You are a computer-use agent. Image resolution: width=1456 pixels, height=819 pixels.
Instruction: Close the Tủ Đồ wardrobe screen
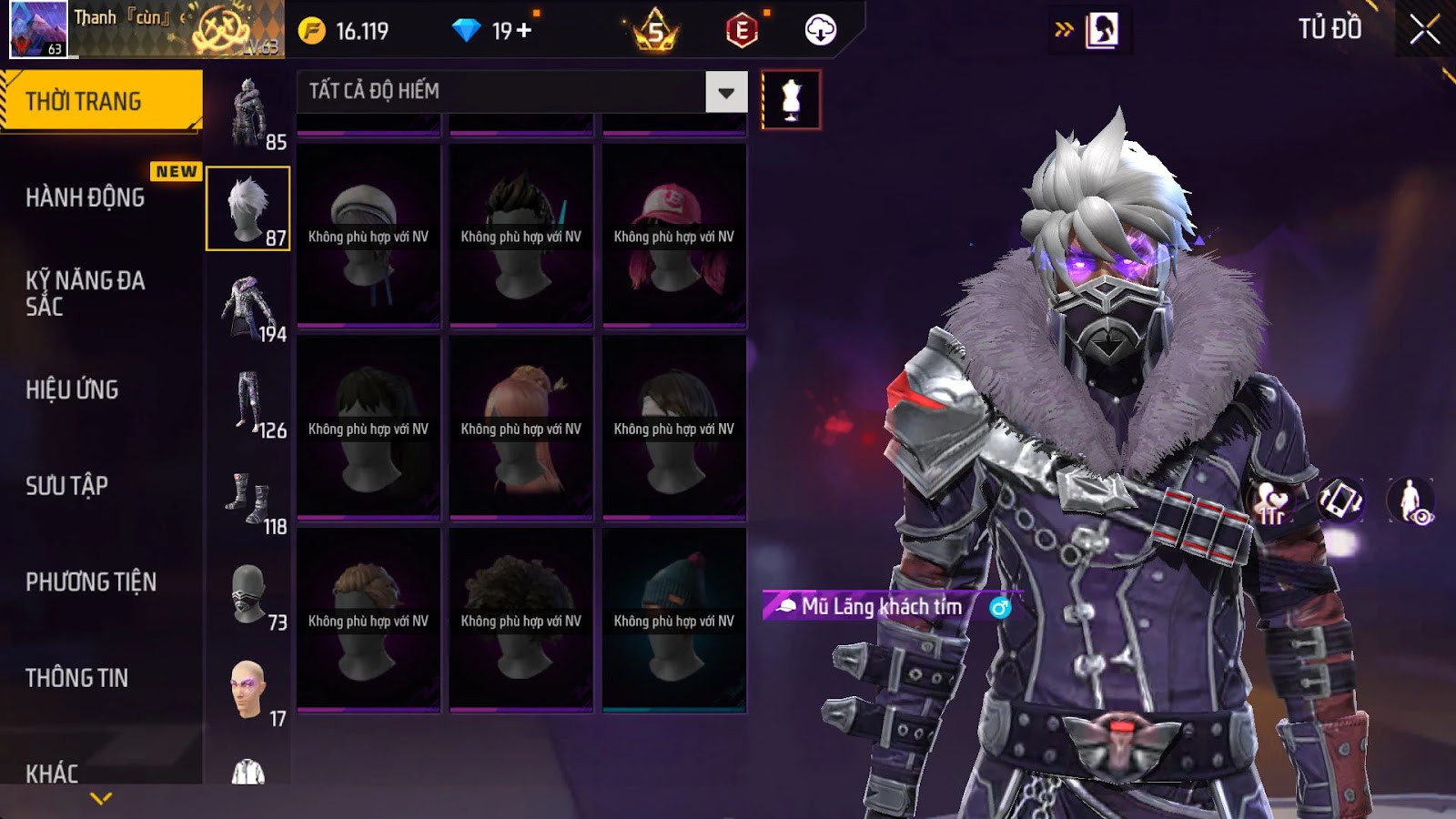[1424, 30]
